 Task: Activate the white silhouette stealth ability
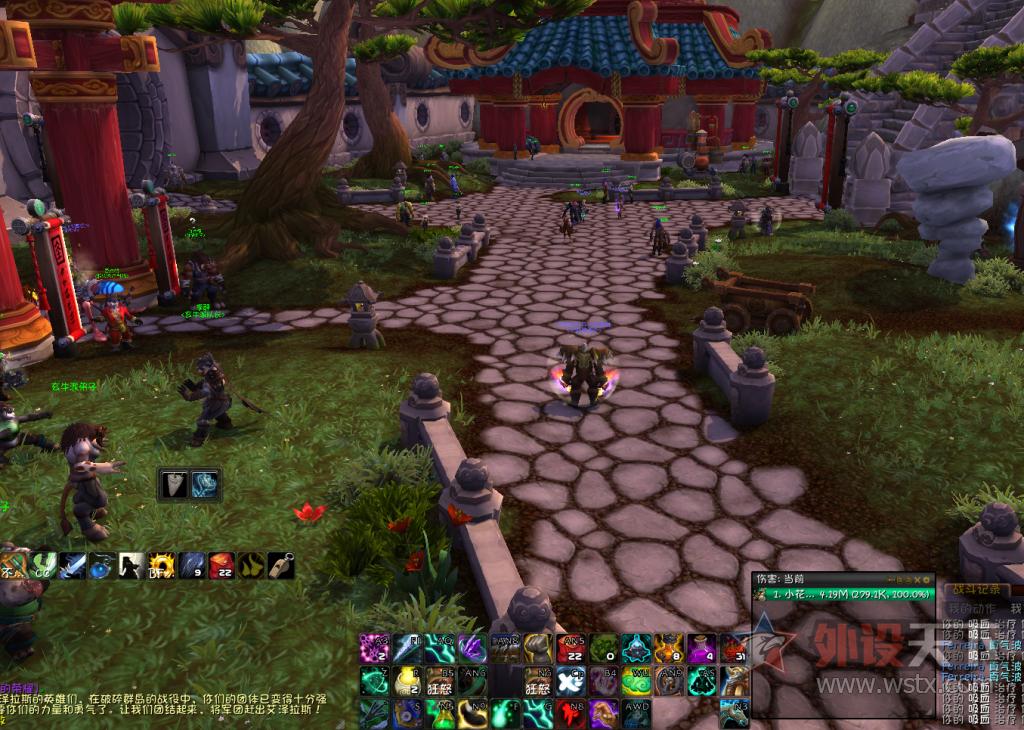click(x=132, y=565)
